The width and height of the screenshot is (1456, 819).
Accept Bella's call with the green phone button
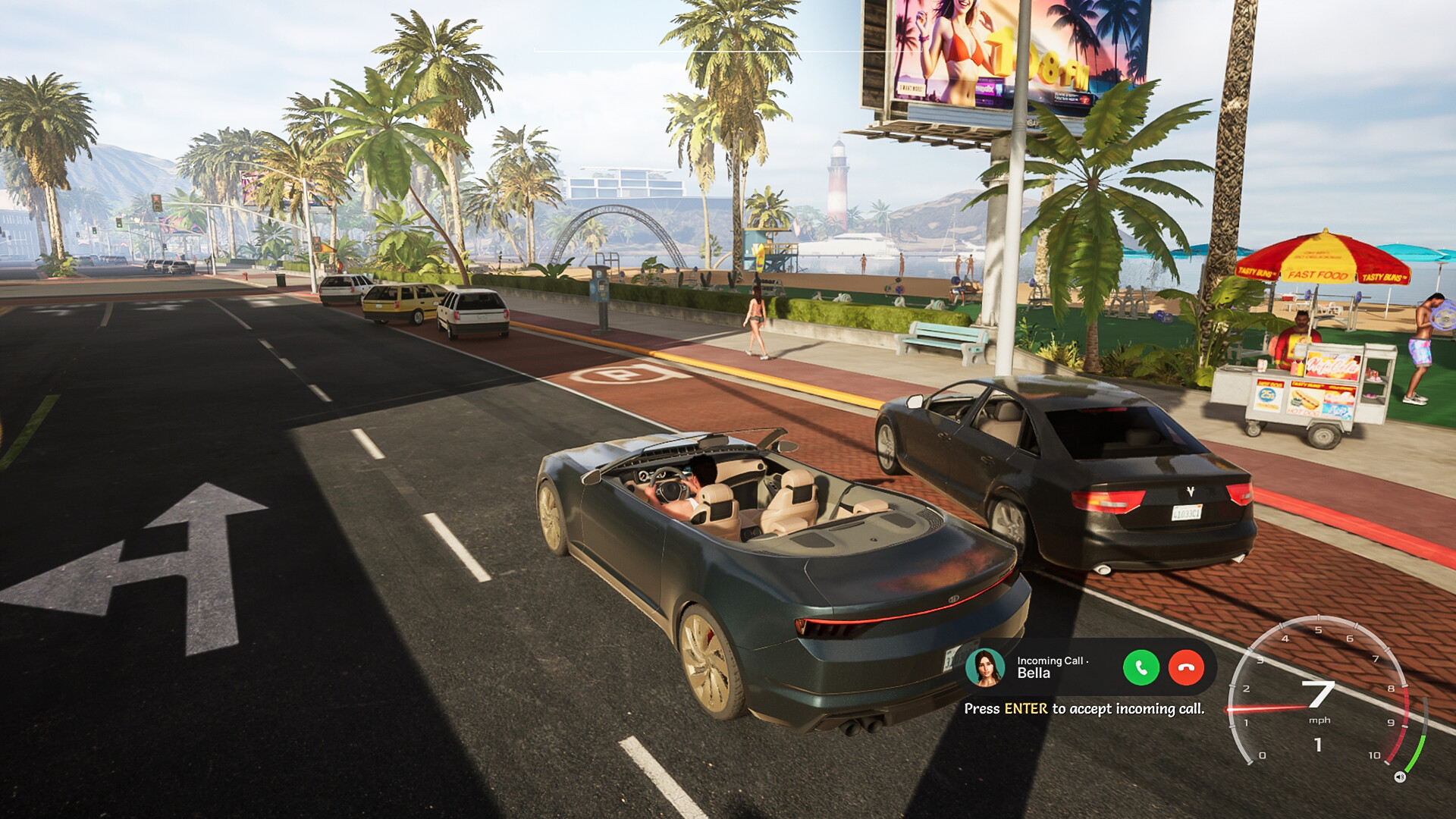click(x=1141, y=668)
